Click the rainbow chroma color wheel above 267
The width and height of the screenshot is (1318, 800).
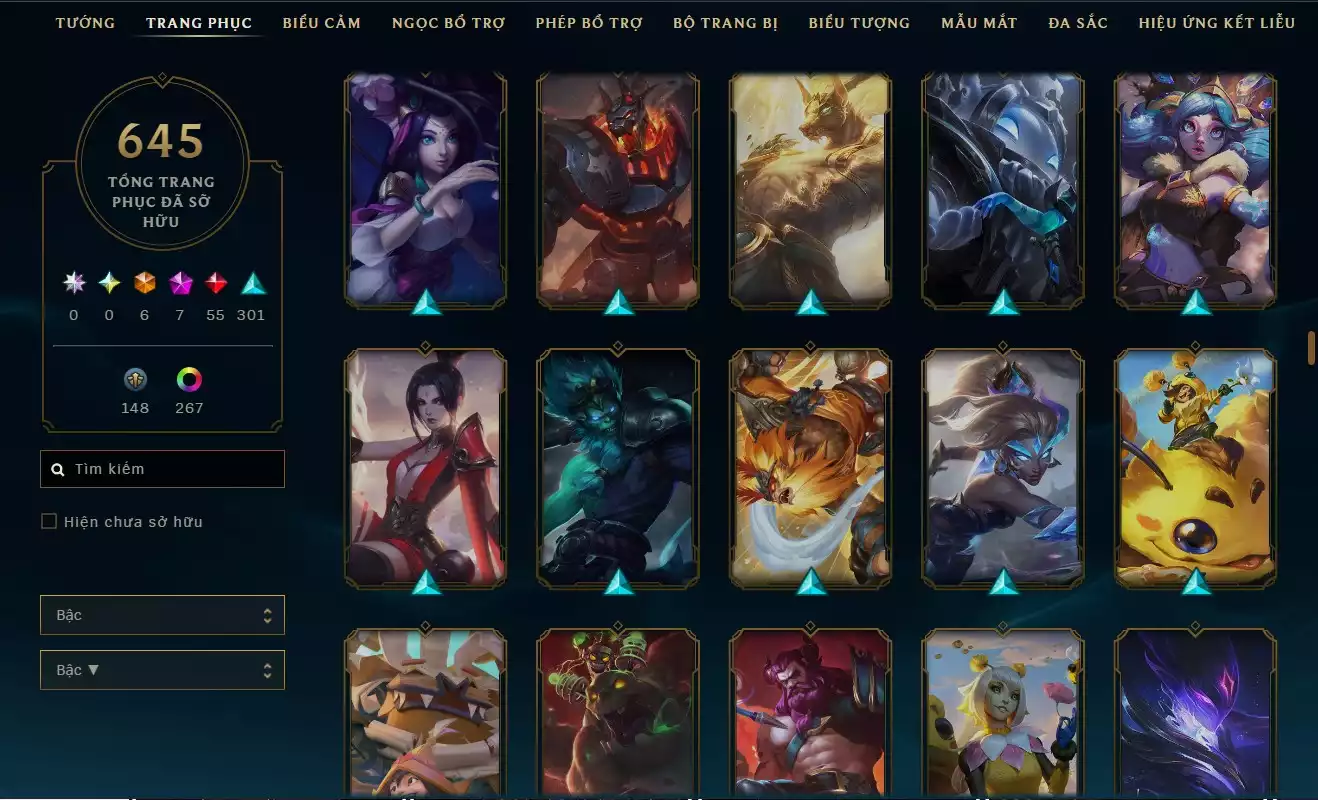click(x=189, y=380)
